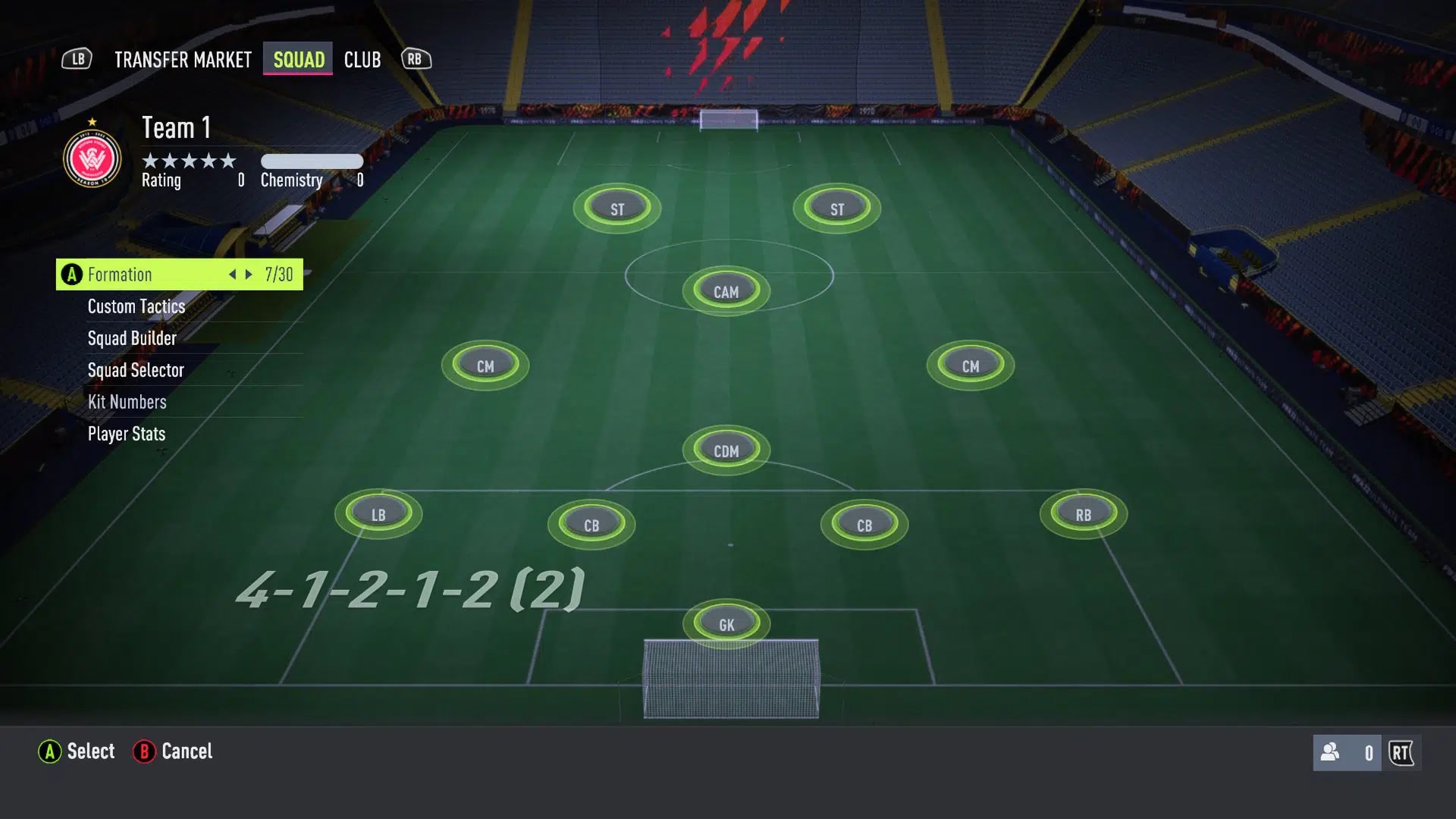Click the right arrow beside 7/30
This screenshot has height=819, width=1456.
click(x=249, y=275)
